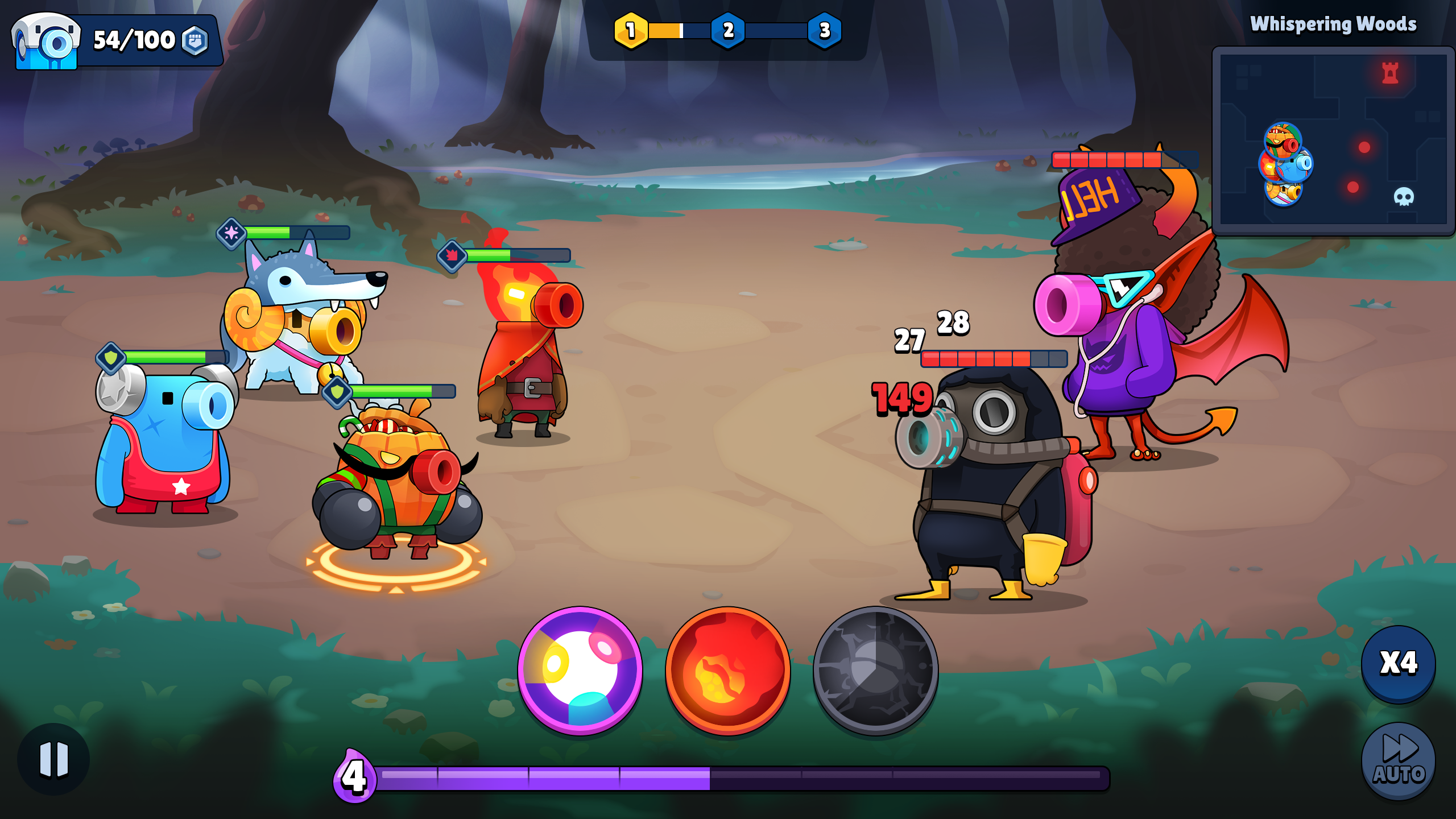Select wave 2 stage marker
Screen dimensions: 1456x819
click(728, 30)
